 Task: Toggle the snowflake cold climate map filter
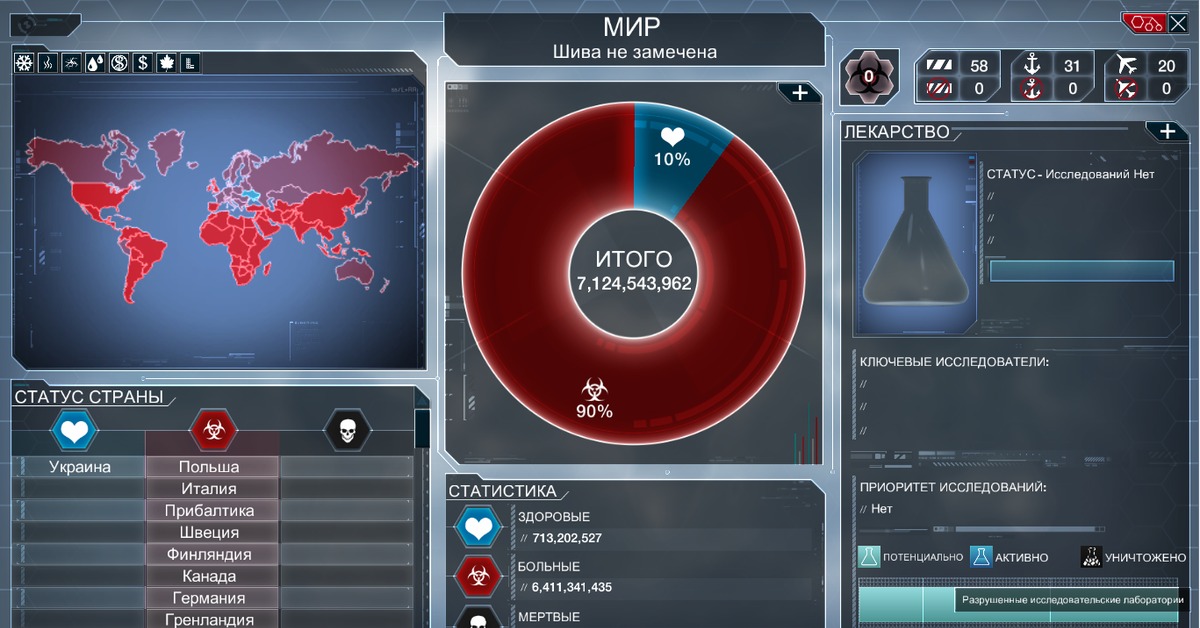(x=24, y=63)
